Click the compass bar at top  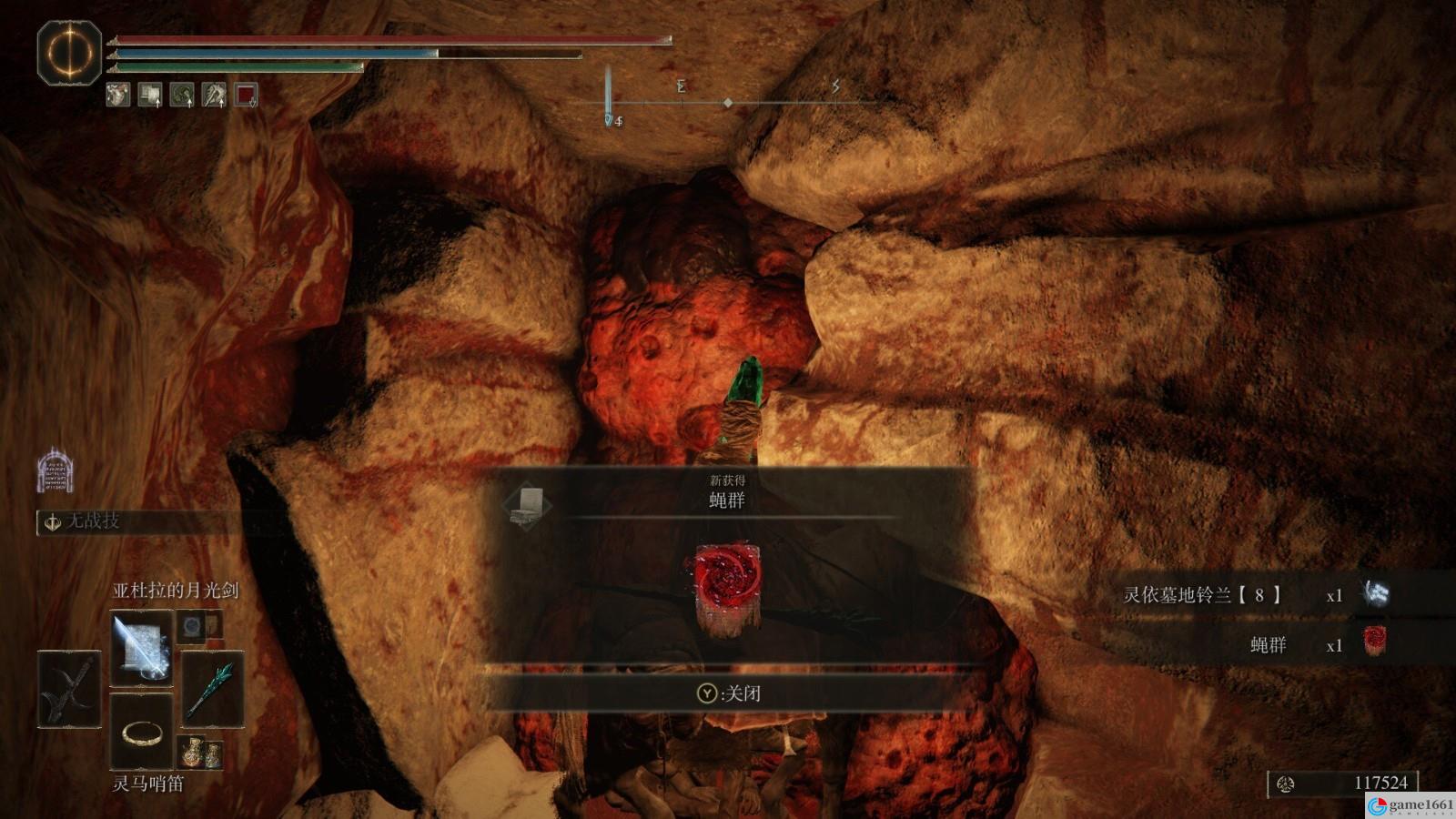click(x=728, y=103)
